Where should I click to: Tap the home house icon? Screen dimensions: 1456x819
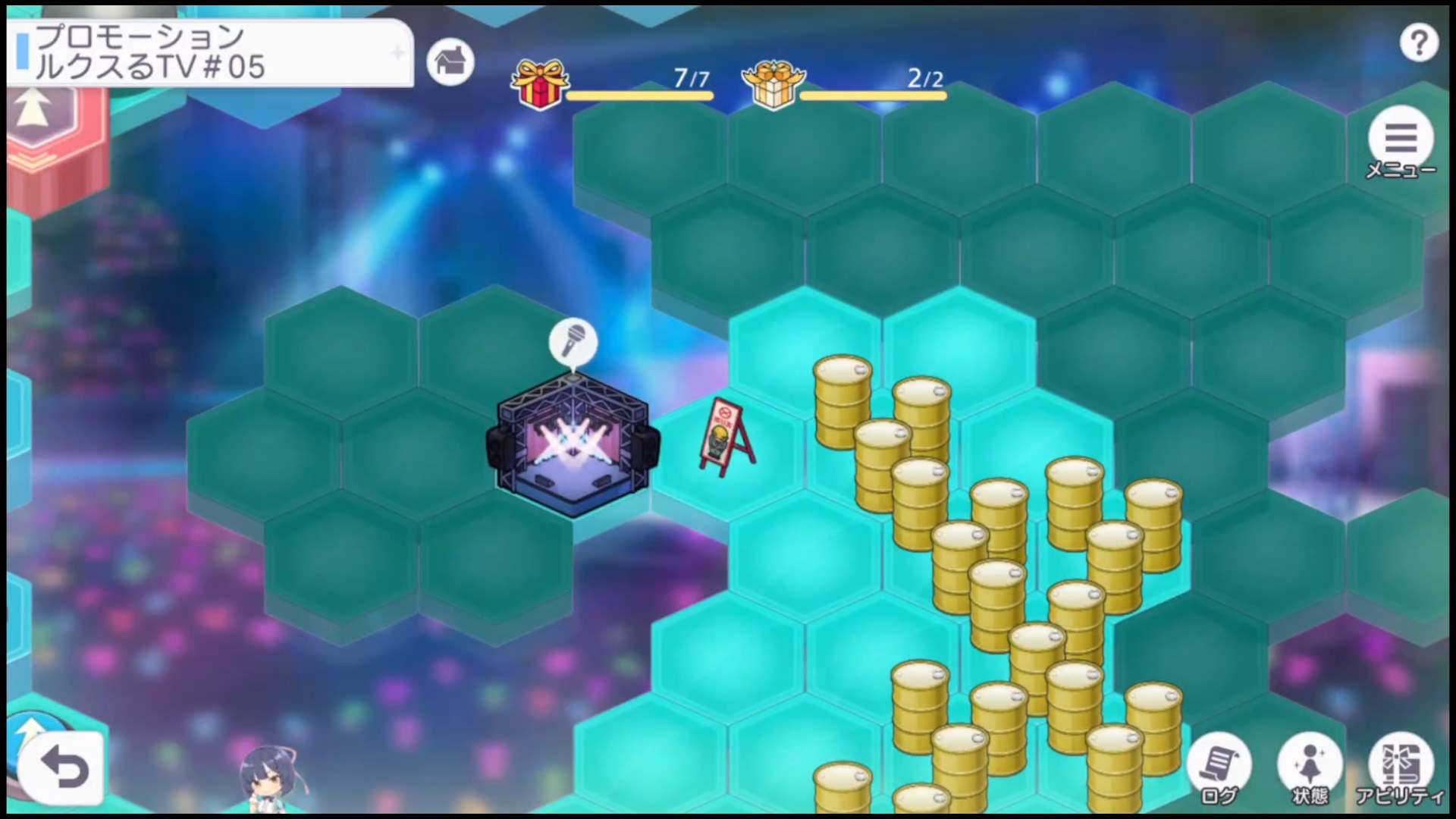[450, 61]
